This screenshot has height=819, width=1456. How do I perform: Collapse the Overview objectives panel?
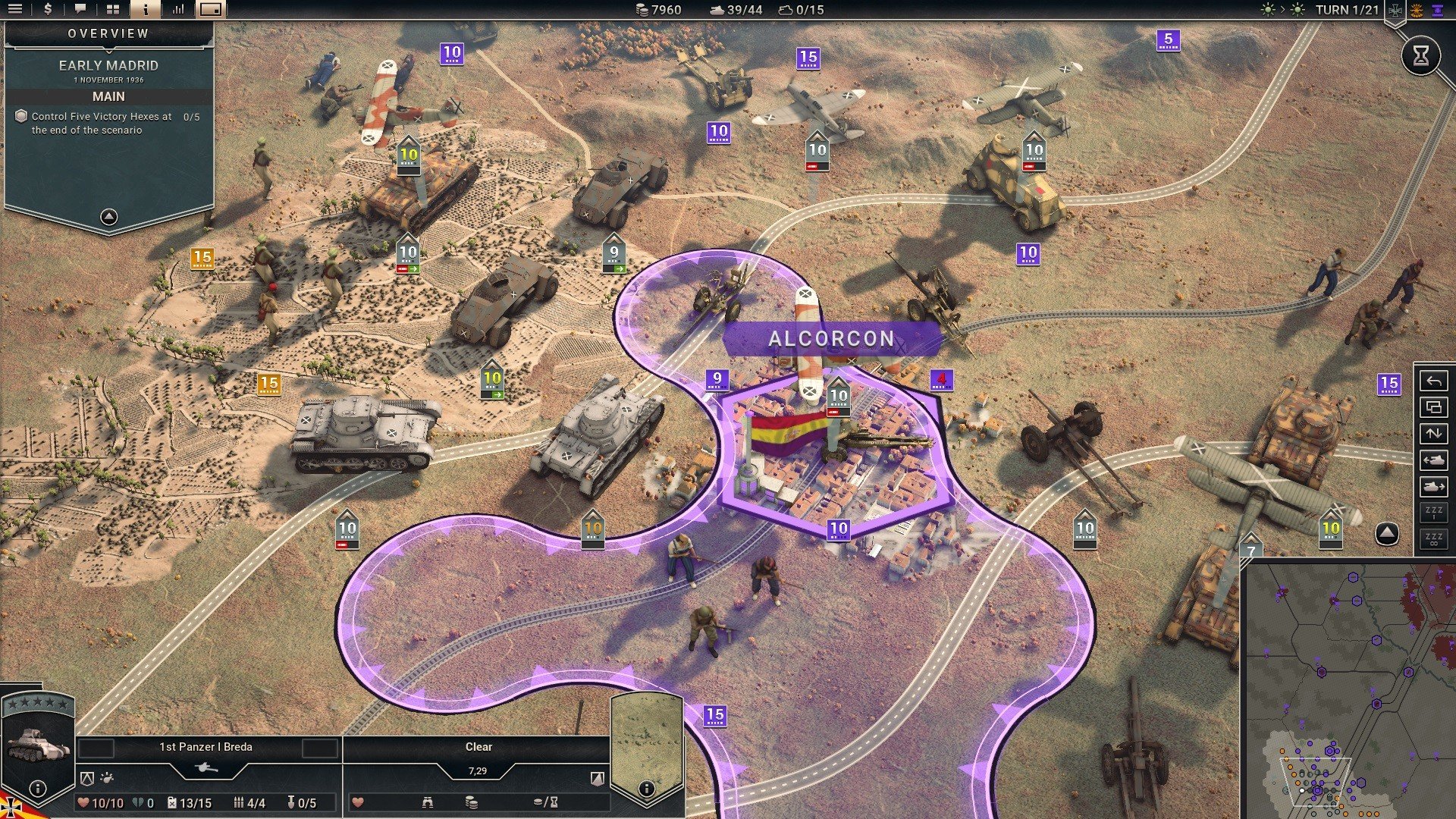(108, 217)
